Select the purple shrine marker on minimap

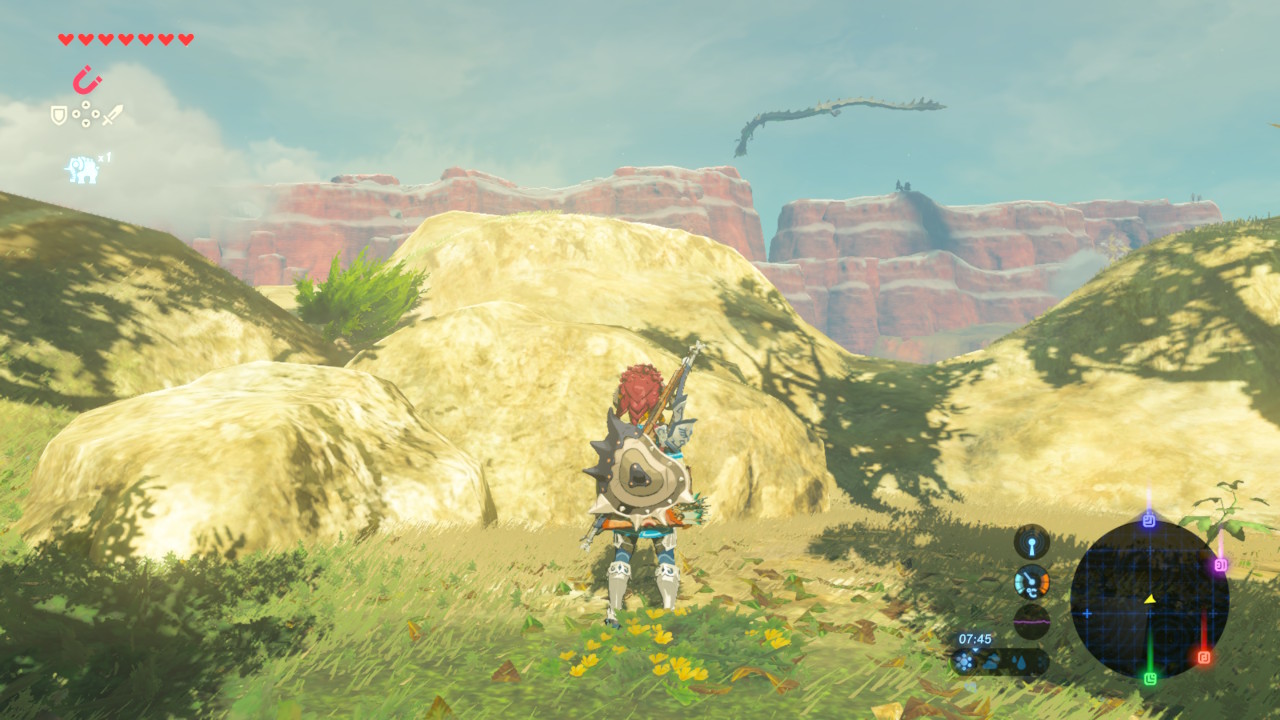point(1220,565)
